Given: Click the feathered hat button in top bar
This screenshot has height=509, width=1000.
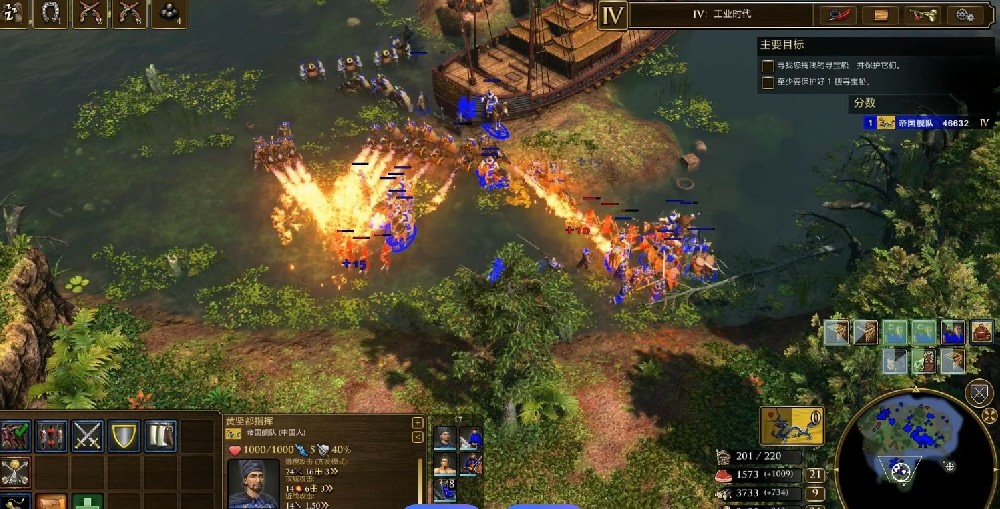Looking at the screenshot, I should click(x=838, y=14).
